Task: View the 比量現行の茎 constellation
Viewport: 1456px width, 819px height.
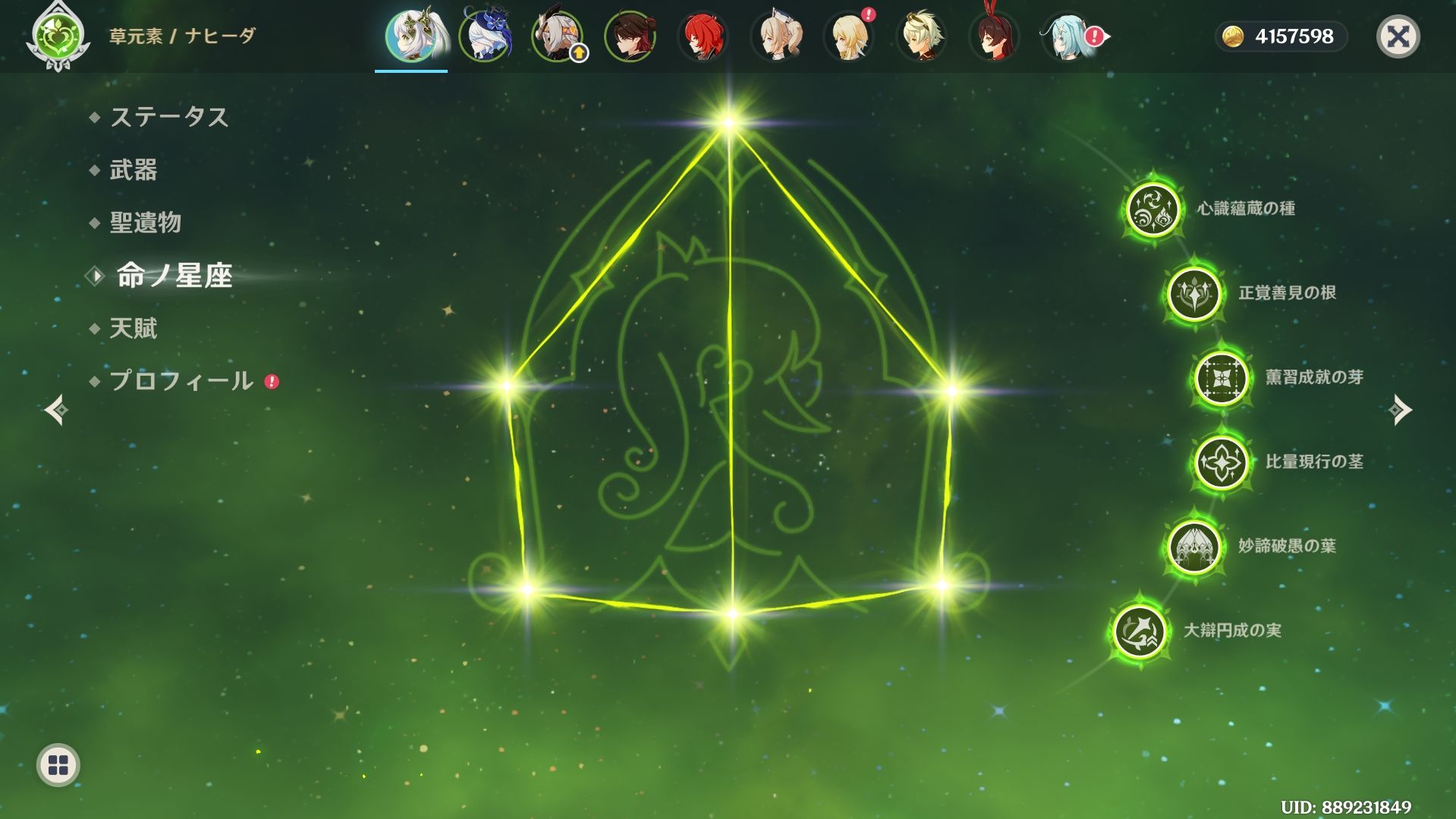Action: point(1221,461)
